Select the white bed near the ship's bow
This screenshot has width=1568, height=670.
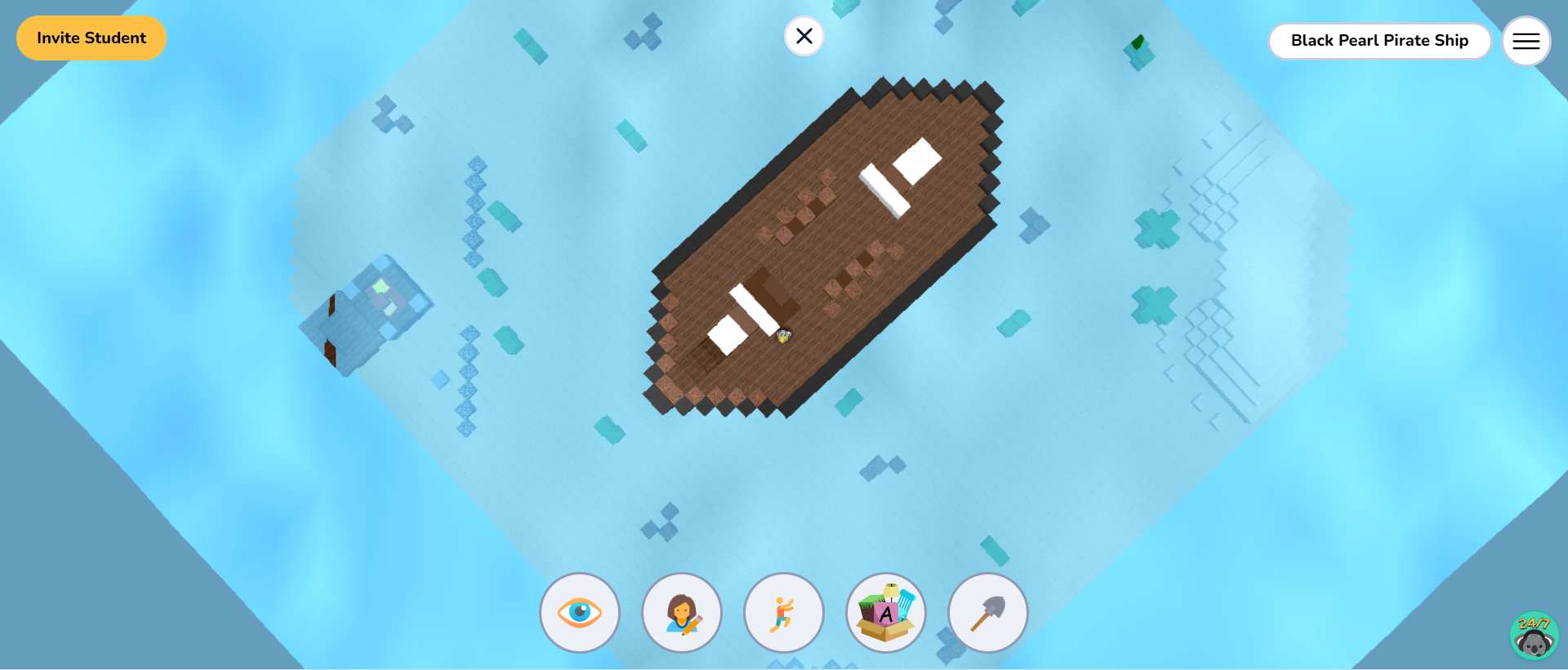coord(902,172)
